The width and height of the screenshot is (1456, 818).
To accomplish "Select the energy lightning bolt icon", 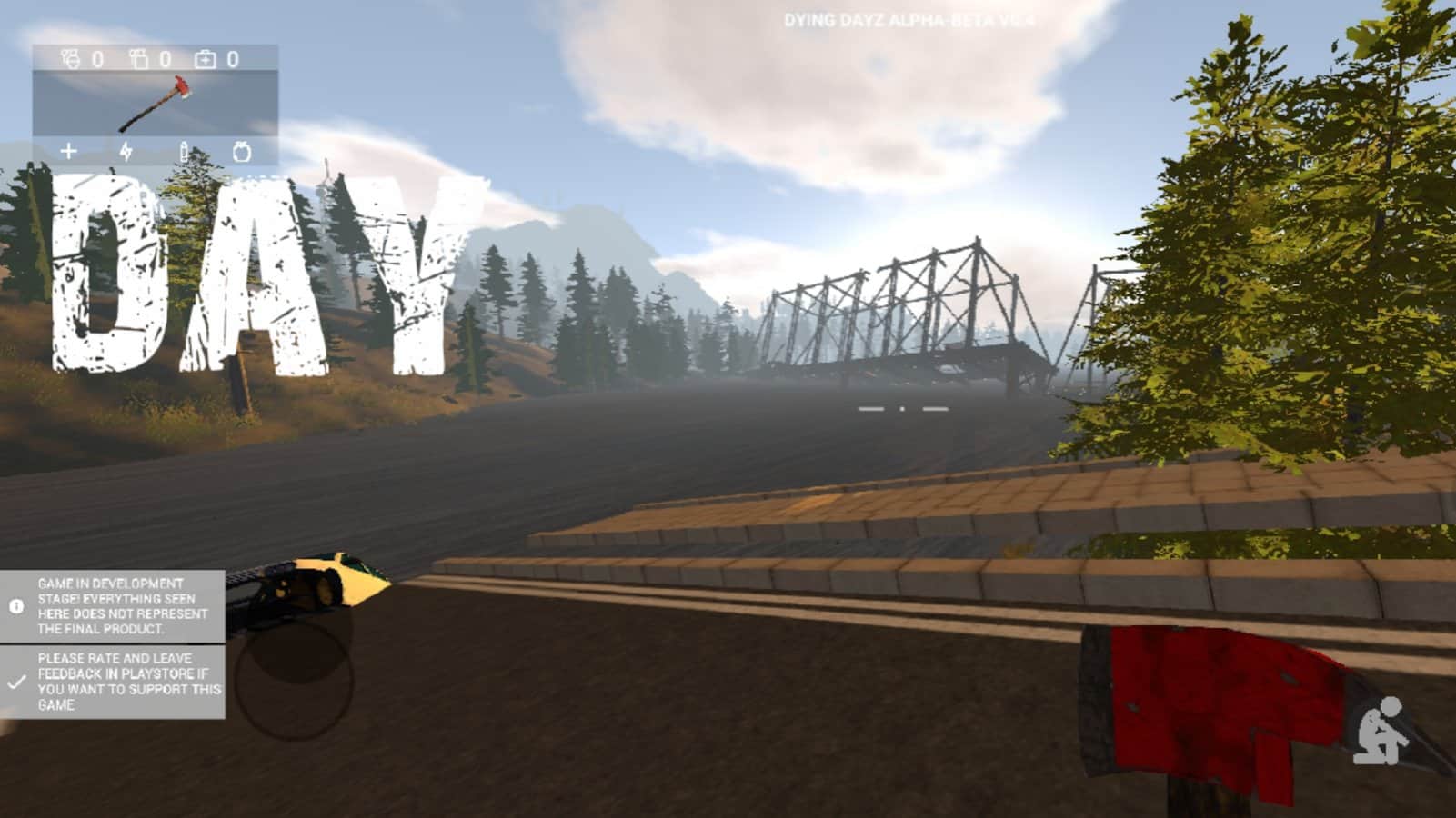I will click(126, 152).
